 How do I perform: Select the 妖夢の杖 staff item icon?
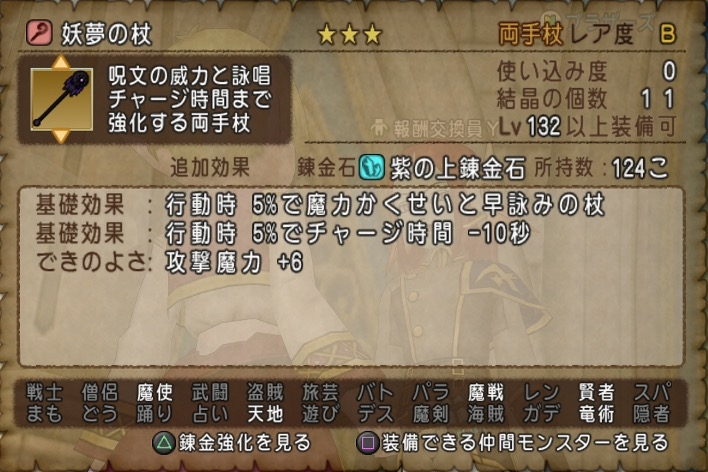(59, 98)
